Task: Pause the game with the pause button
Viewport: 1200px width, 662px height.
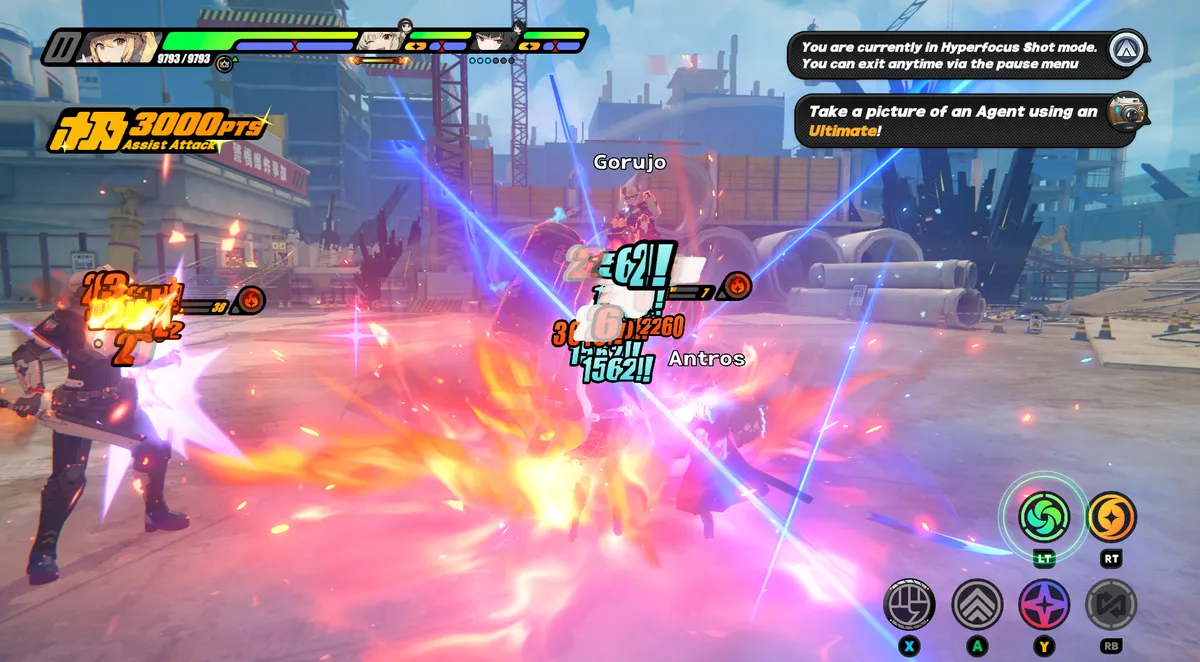Action: 60,46
